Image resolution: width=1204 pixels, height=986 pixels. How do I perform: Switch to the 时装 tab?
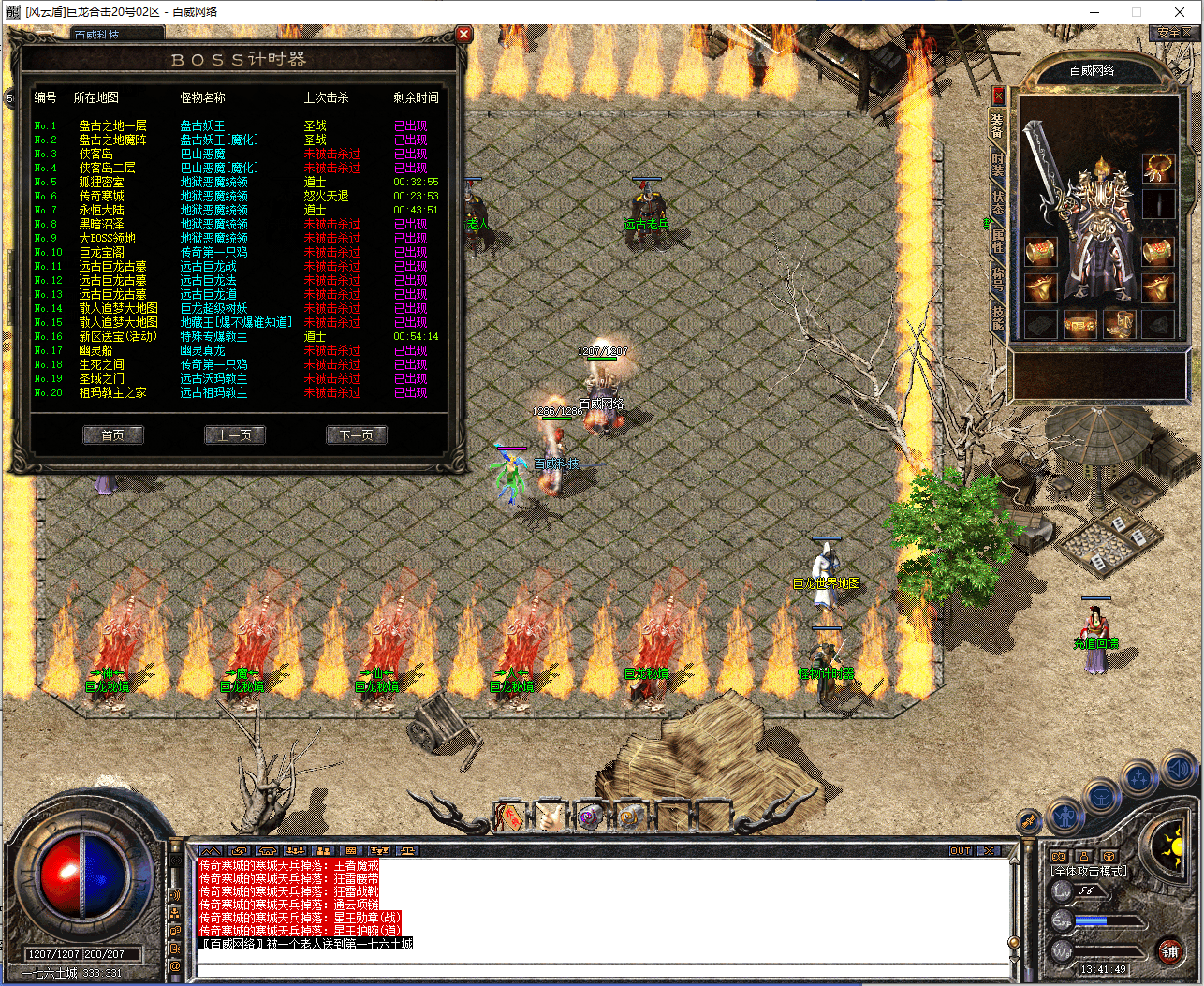pos(998,165)
